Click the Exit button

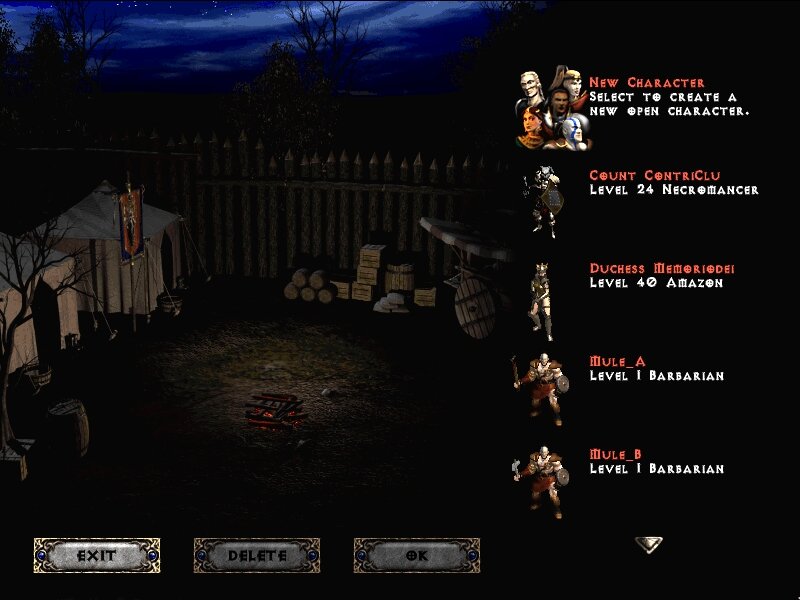click(97, 555)
